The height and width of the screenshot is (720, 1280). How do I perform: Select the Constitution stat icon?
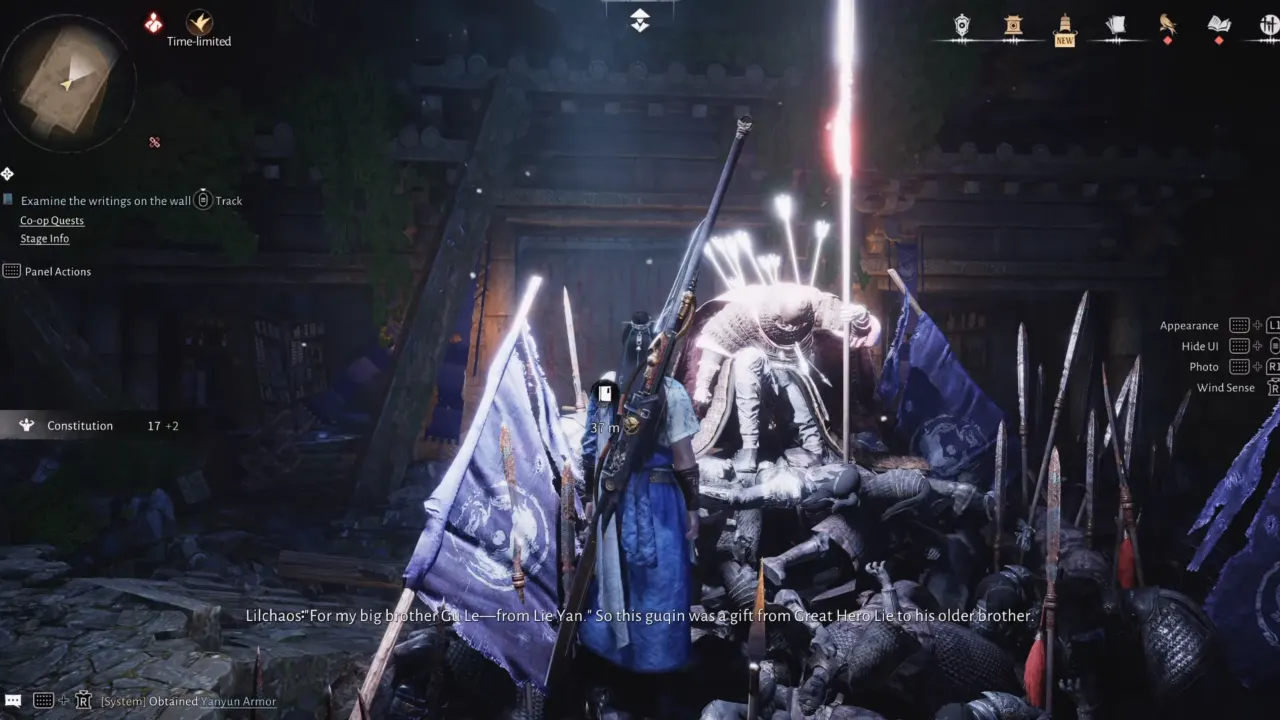point(26,425)
